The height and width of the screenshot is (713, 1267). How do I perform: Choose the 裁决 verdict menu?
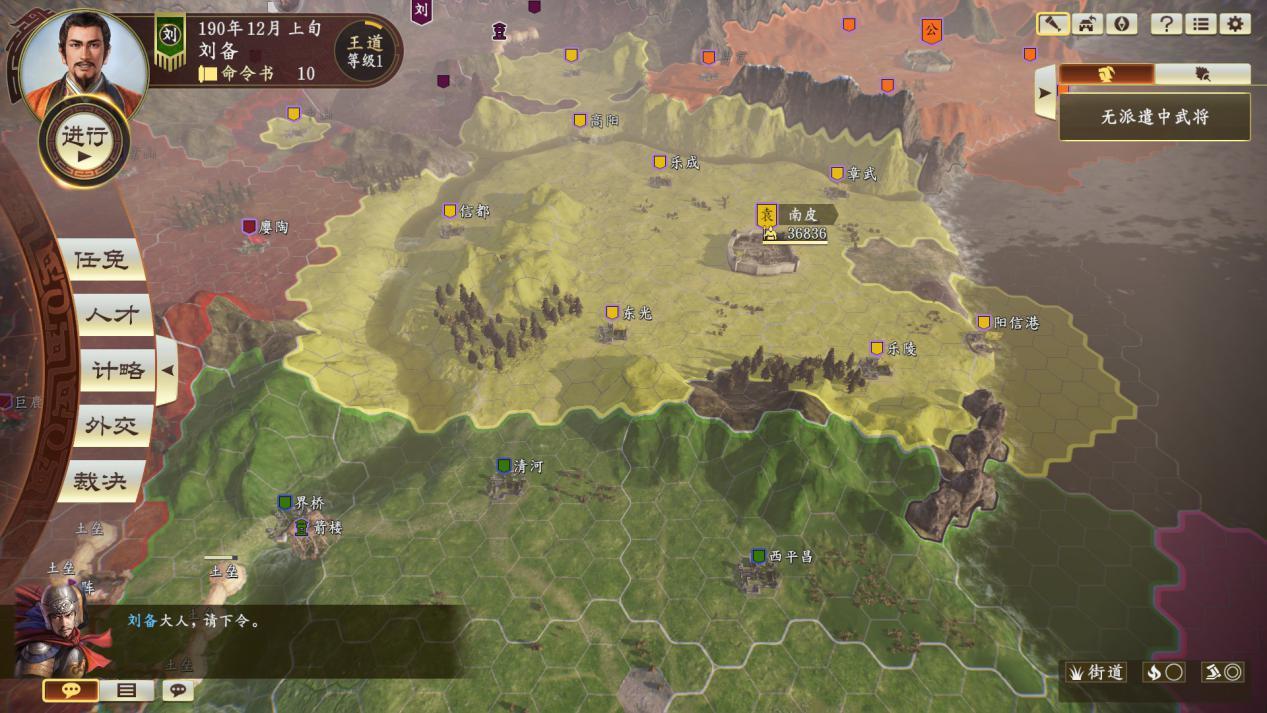pos(101,482)
